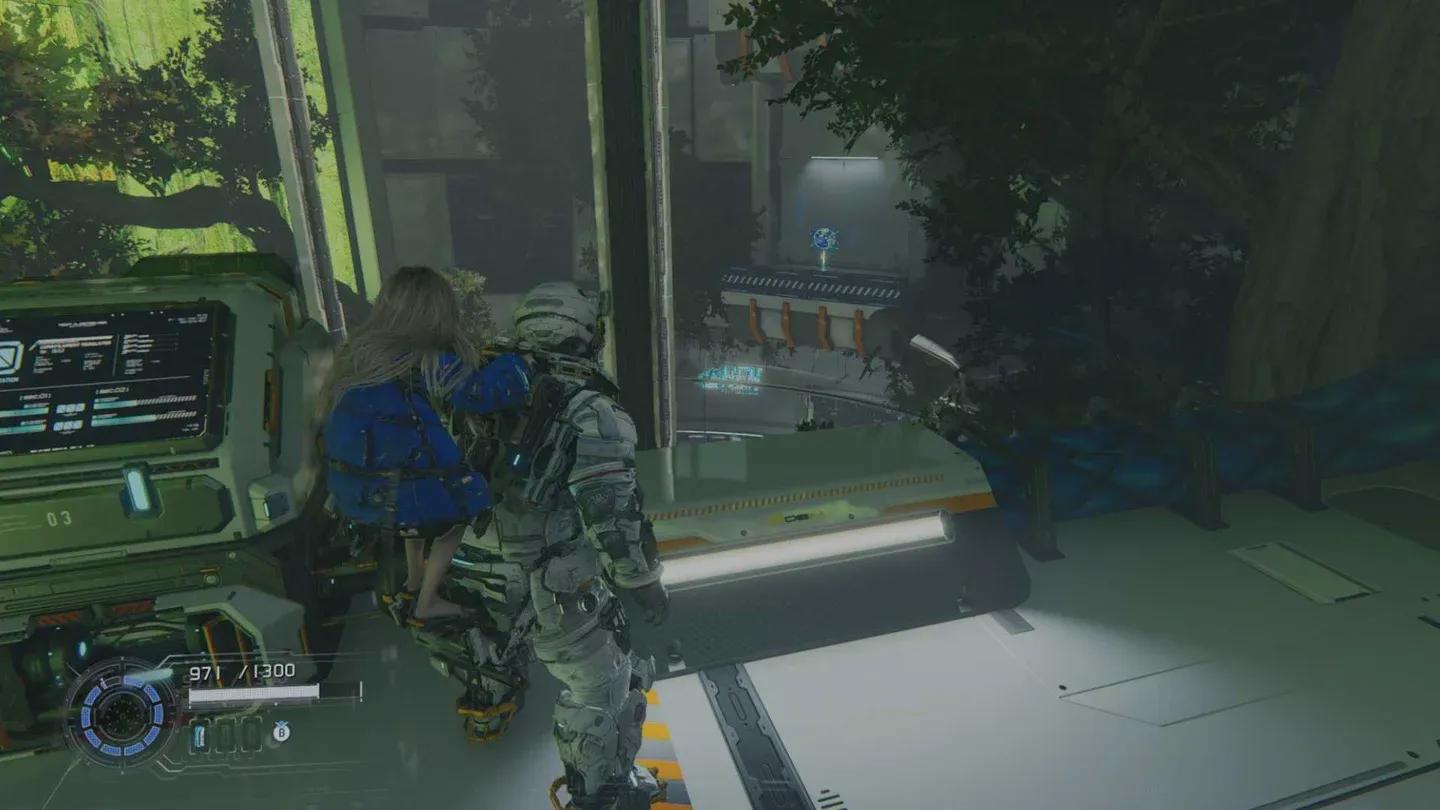Select the B medal badge icon
This screenshot has height=810, width=1440.
(281, 733)
